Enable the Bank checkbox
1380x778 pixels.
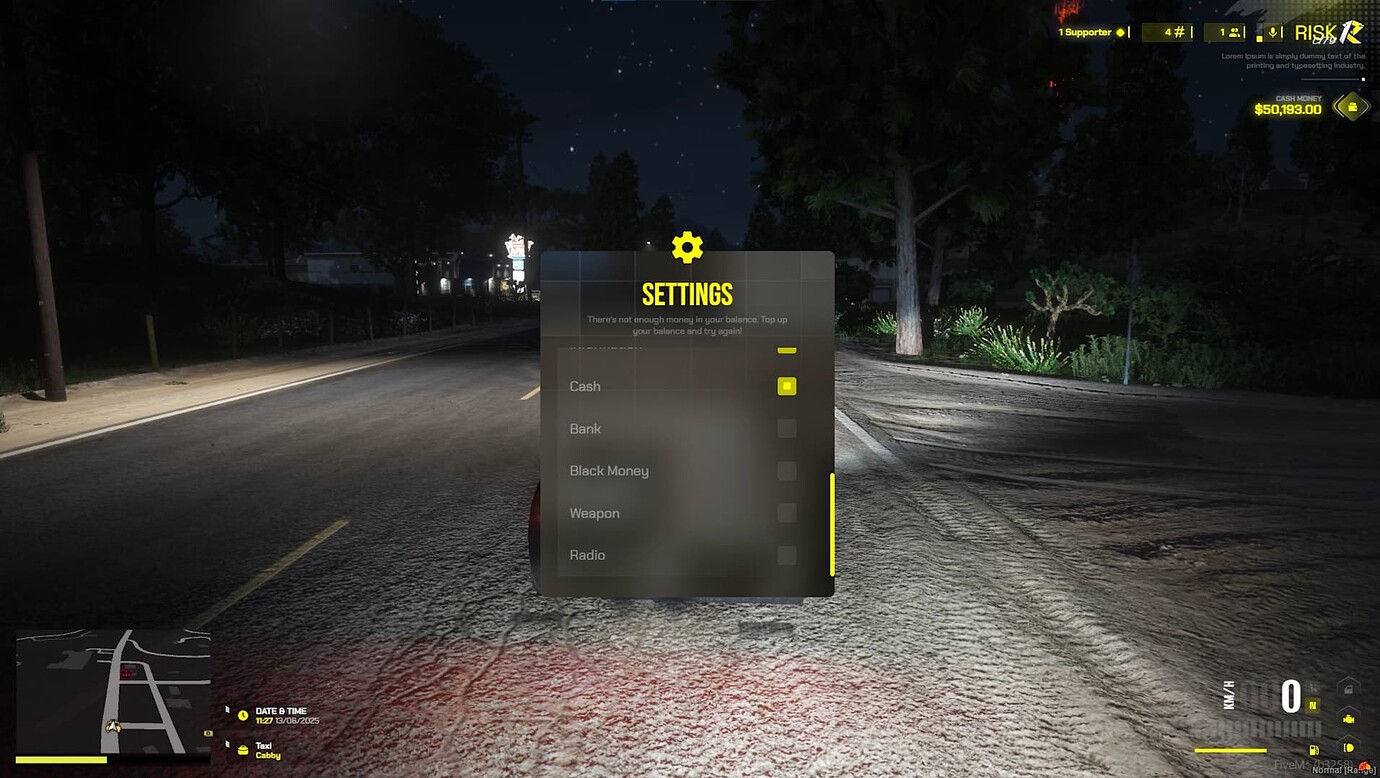787,428
